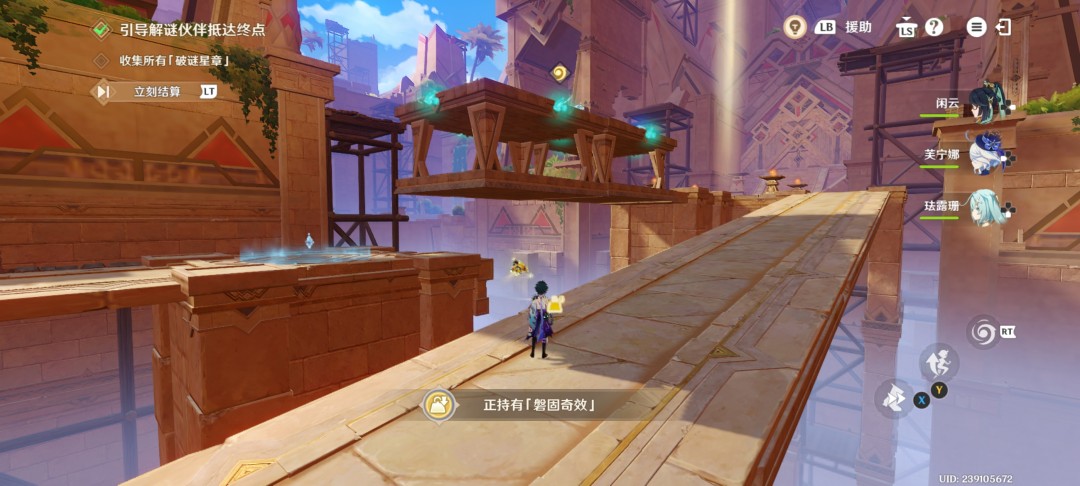Select the 引导解谜伙伴抵达终点 objective
Screen dimensions: 1080x486
(x=192, y=30)
